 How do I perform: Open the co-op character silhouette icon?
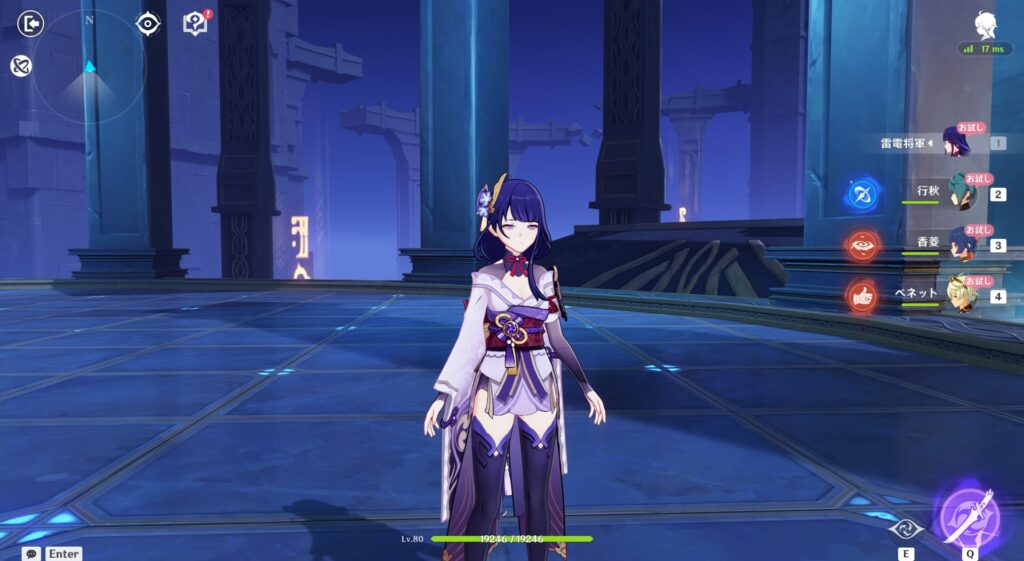pyautogui.click(x=984, y=24)
